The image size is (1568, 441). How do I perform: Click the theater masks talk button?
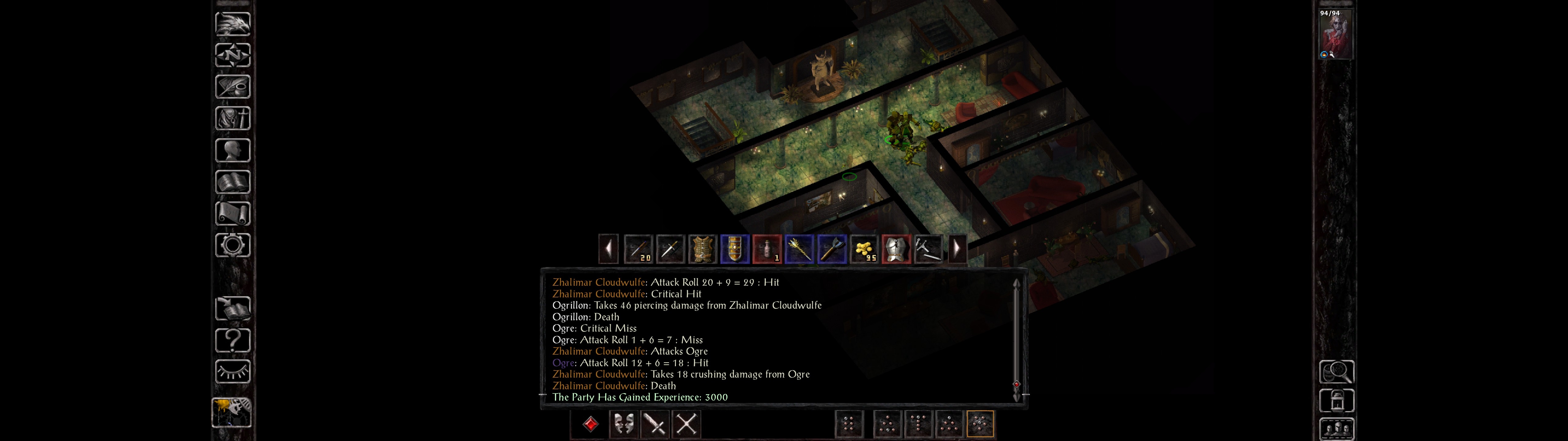click(623, 424)
